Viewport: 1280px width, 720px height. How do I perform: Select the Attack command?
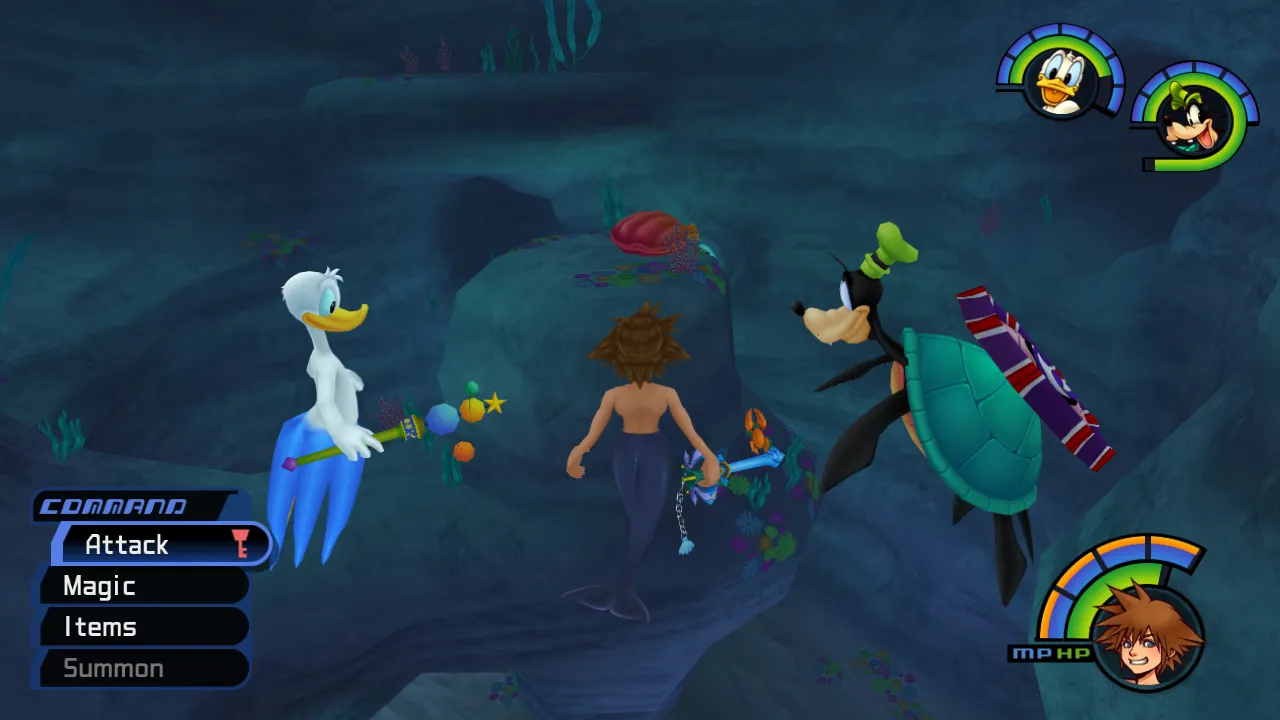(x=160, y=545)
